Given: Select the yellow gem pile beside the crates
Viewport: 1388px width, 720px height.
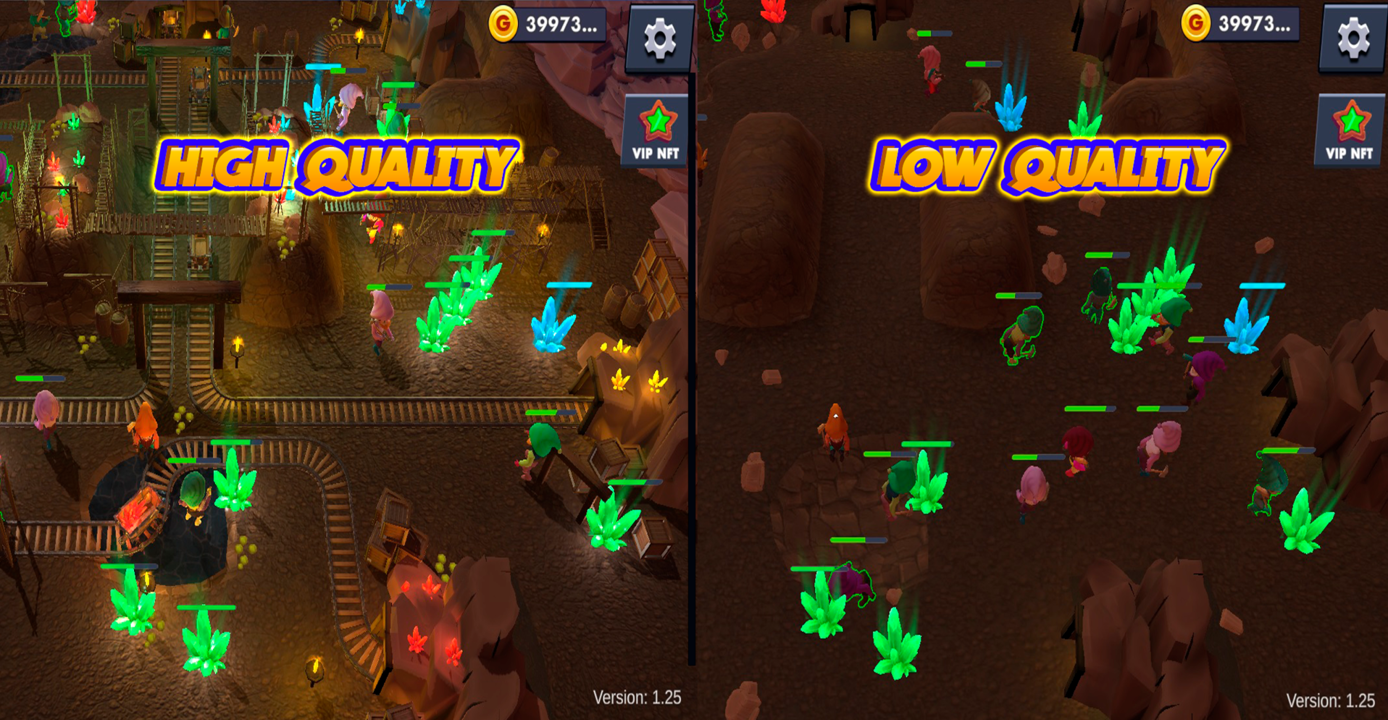Looking at the screenshot, I should (x=621, y=382).
